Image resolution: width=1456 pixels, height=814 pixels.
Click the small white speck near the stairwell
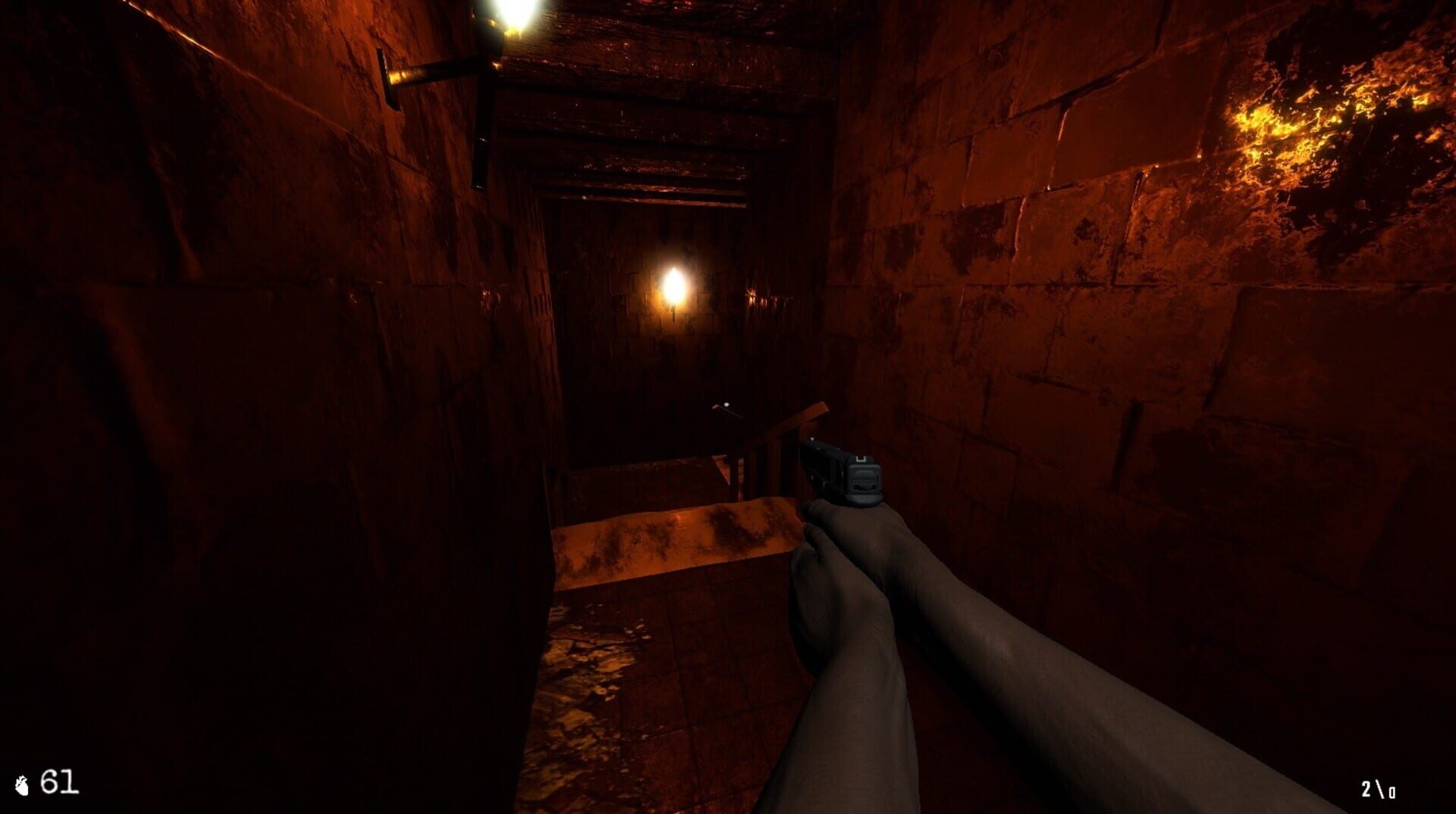point(726,405)
